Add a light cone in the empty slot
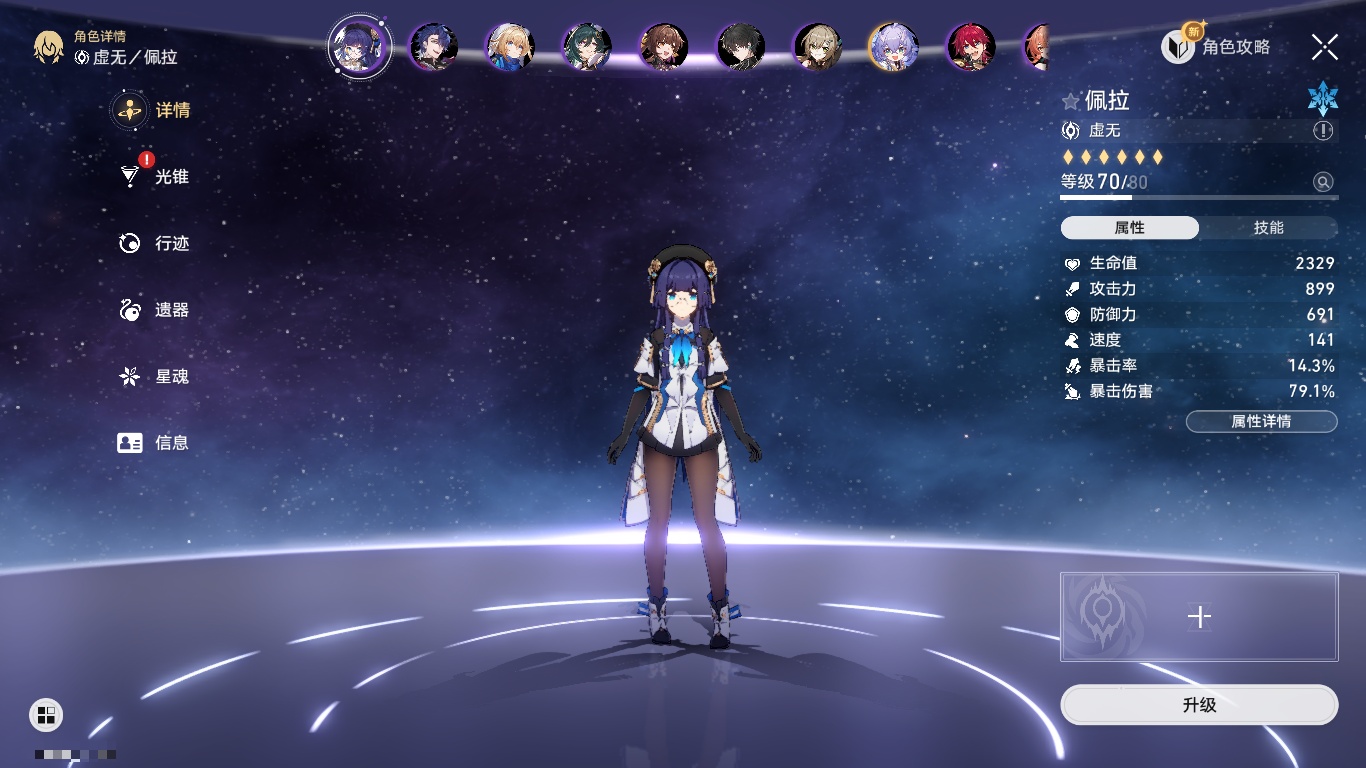 pyautogui.click(x=1199, y=617)
